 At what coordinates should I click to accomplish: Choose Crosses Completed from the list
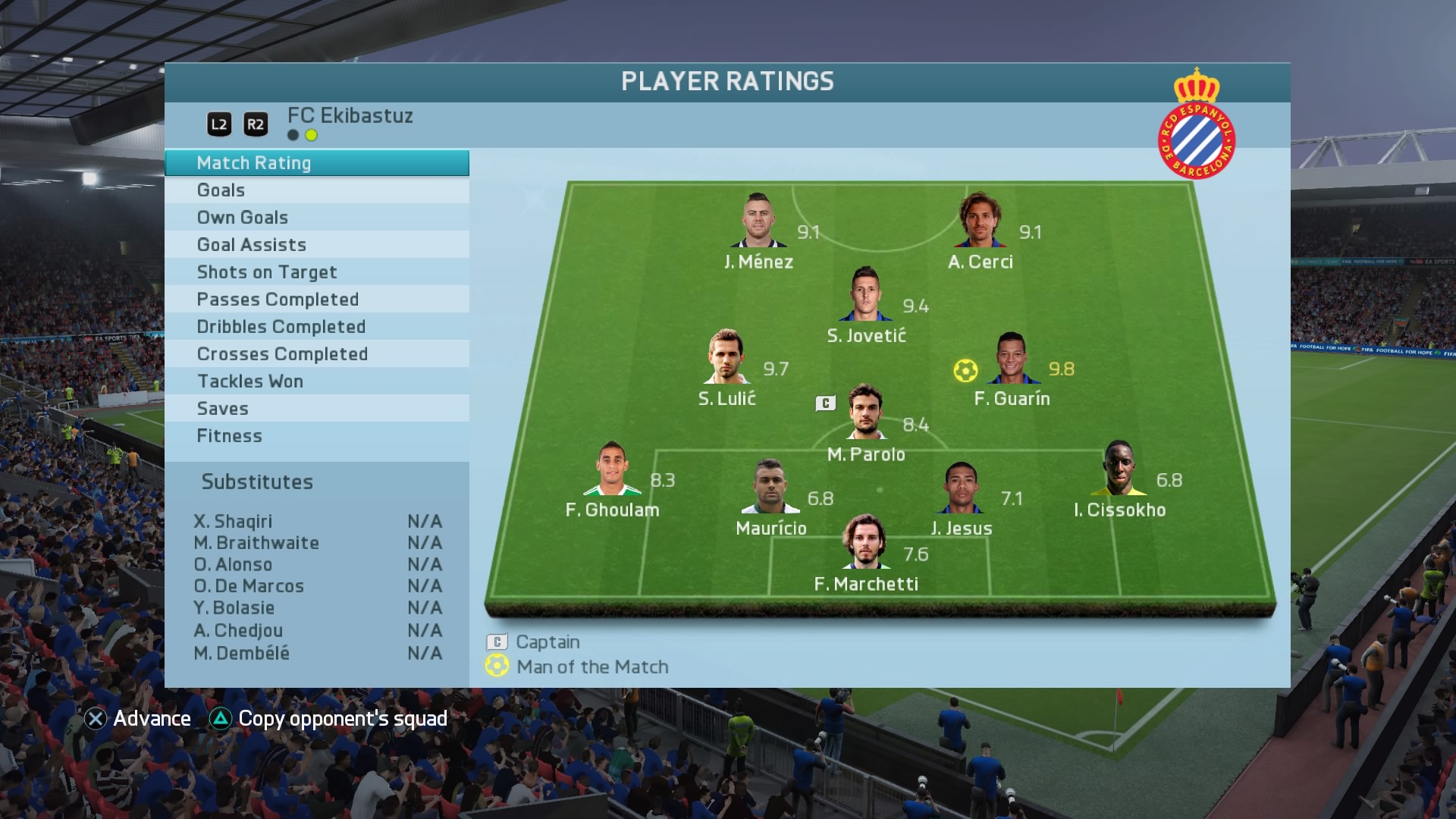coord(316,354)
